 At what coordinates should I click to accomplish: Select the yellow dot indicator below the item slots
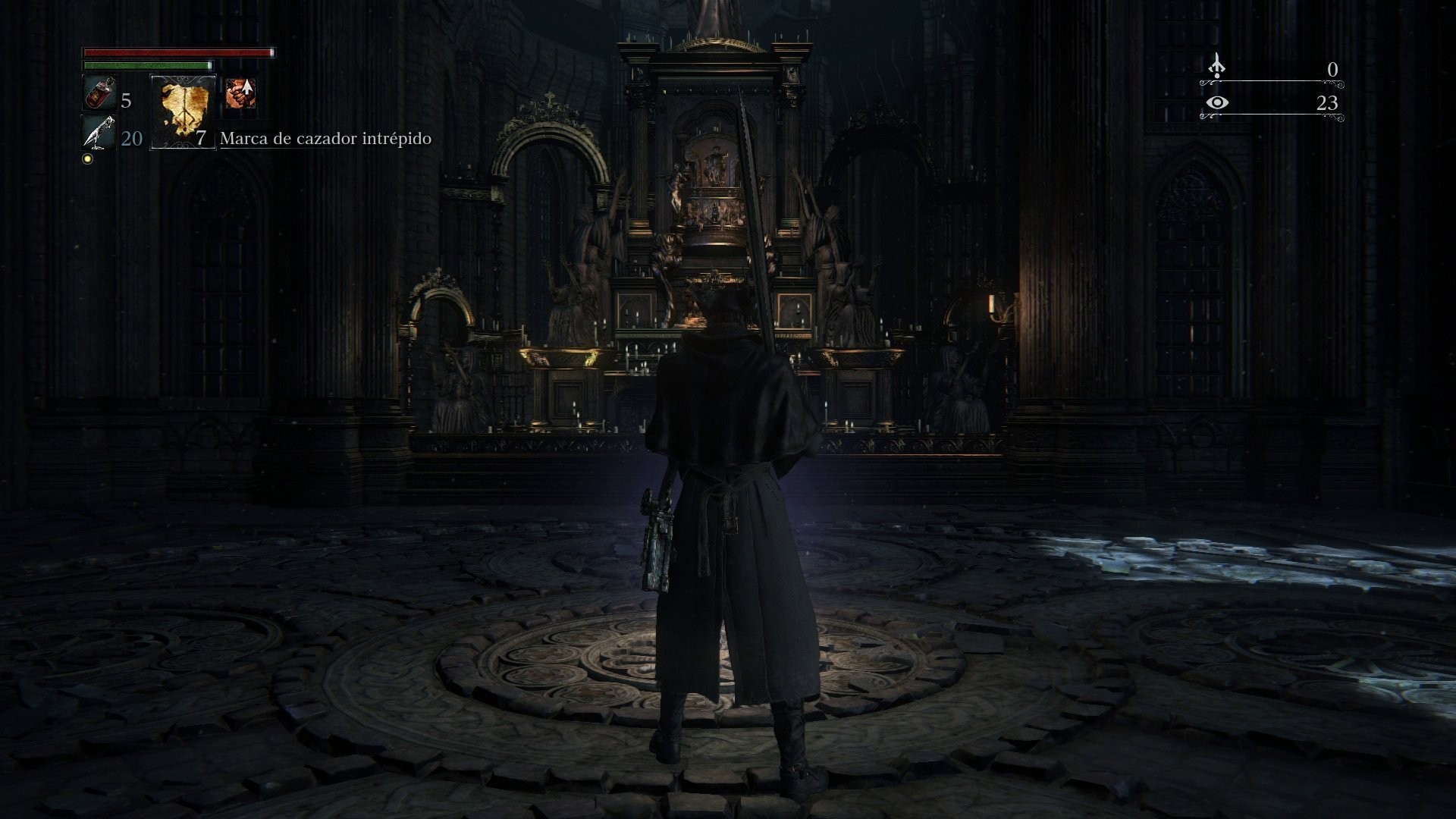[x=86, y=158]
